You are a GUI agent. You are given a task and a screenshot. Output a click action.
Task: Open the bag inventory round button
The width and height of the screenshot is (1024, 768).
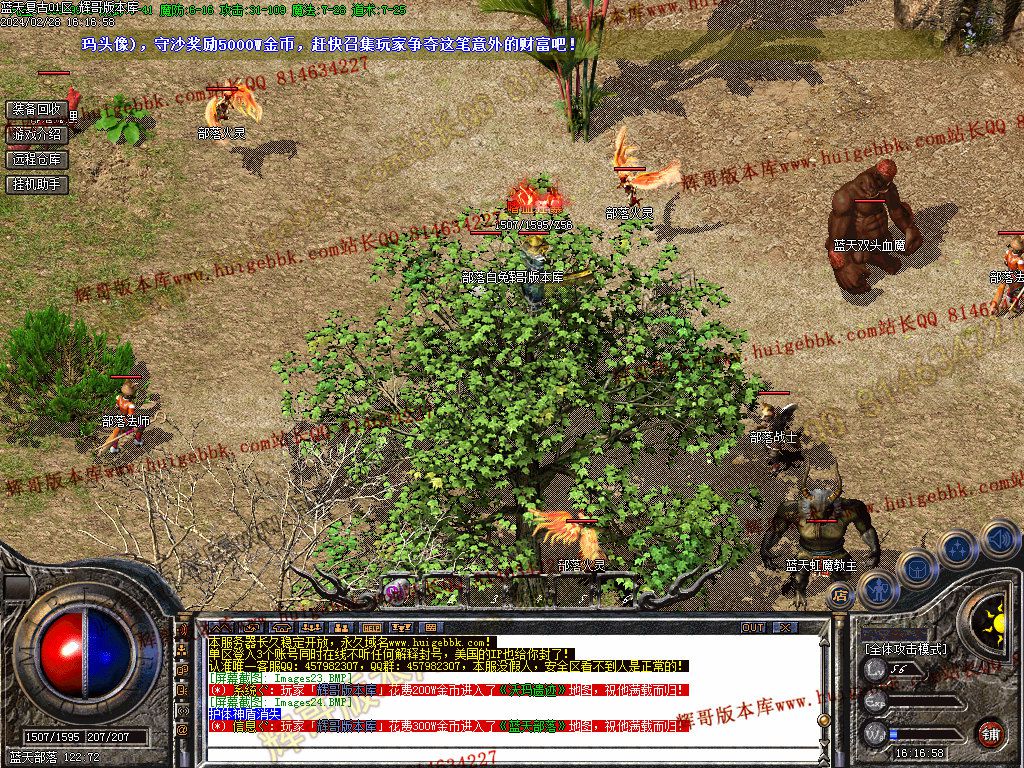click(x=917, y=568)
